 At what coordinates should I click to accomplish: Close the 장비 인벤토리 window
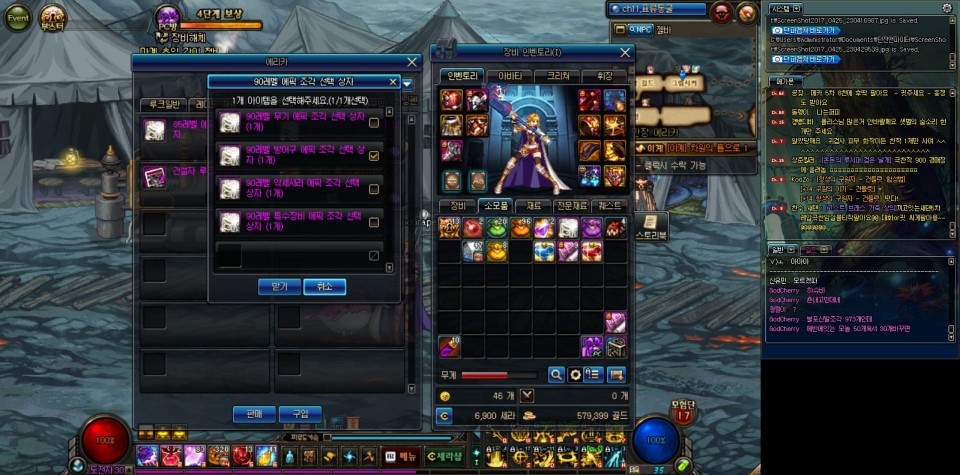(x=626, y=52)
